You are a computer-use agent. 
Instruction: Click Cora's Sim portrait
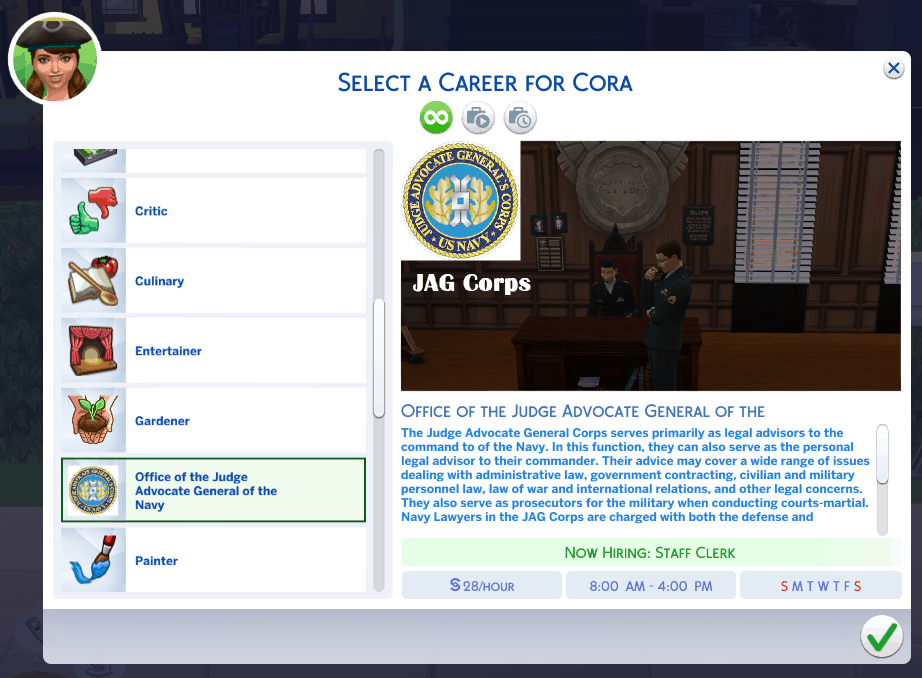[55, 60]
